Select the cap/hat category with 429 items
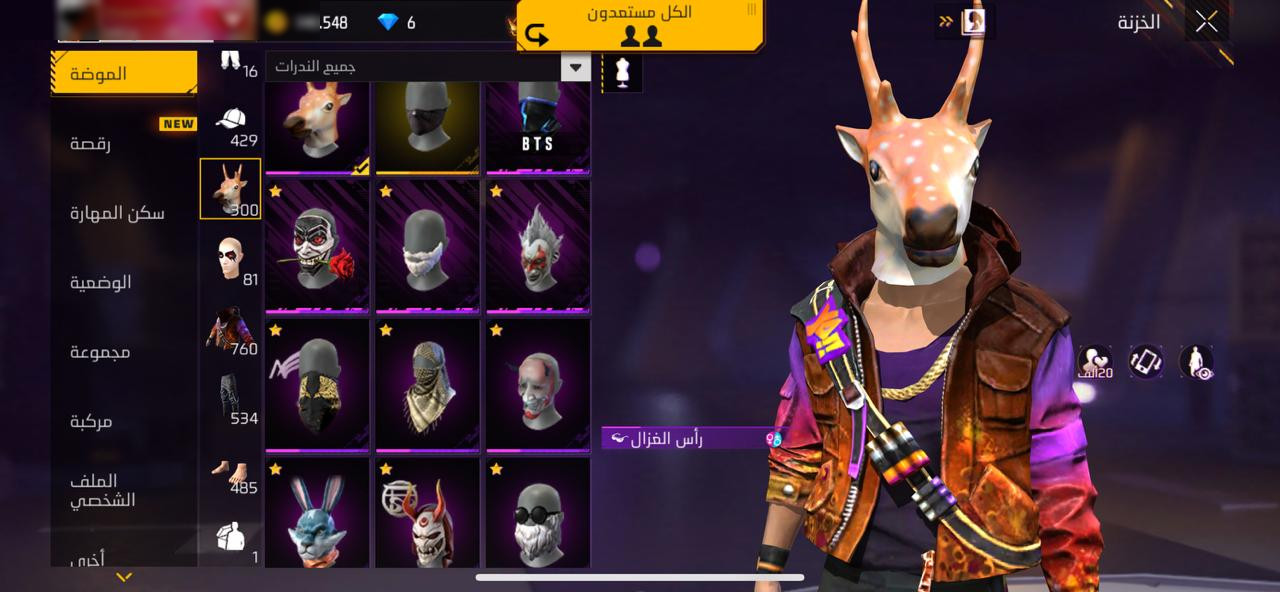Image resolution: width=1280 pixels, height=592 pixels. coord(231,125)
